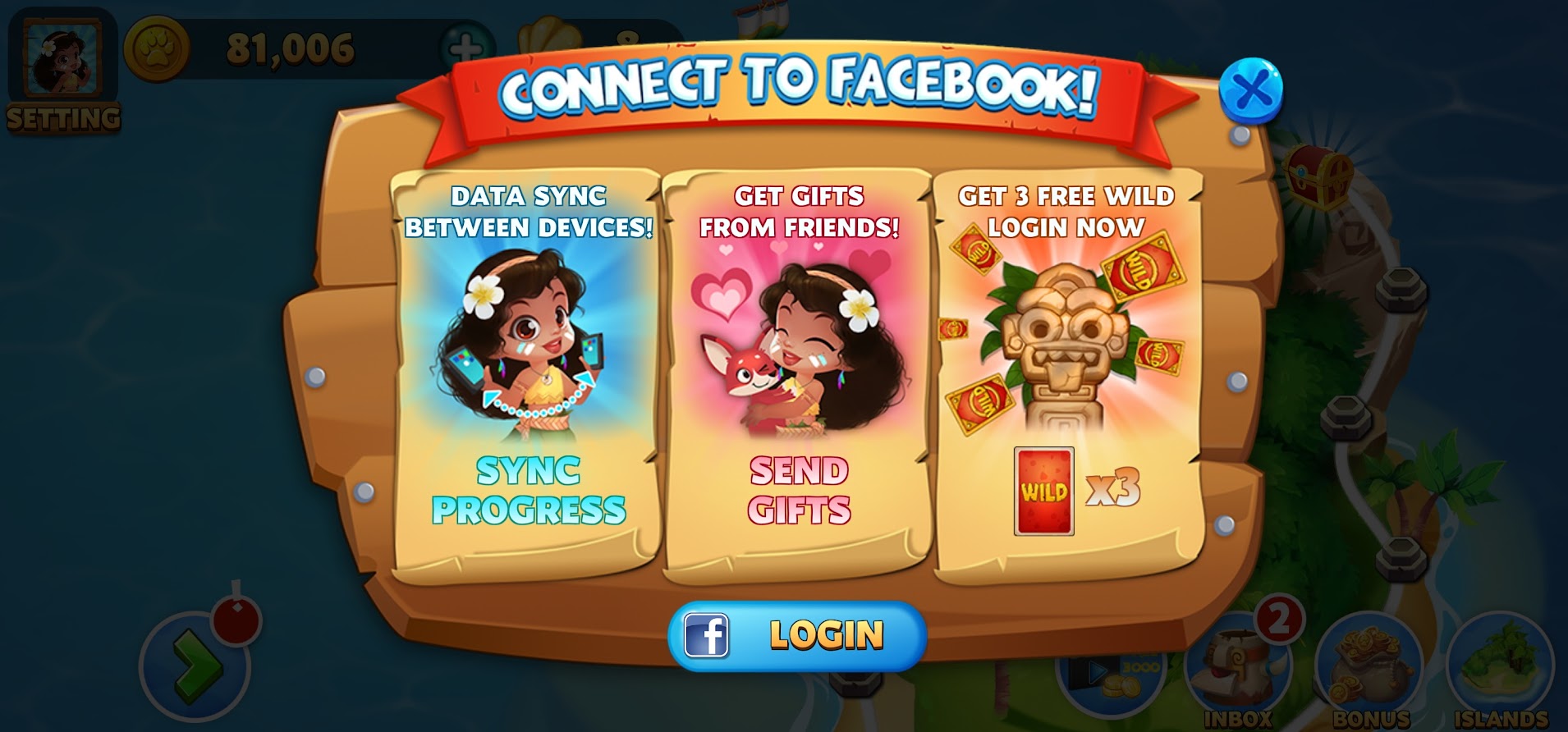Select the Send Gifts scroll
The image size is (1568, 732).
pos(797,377)
